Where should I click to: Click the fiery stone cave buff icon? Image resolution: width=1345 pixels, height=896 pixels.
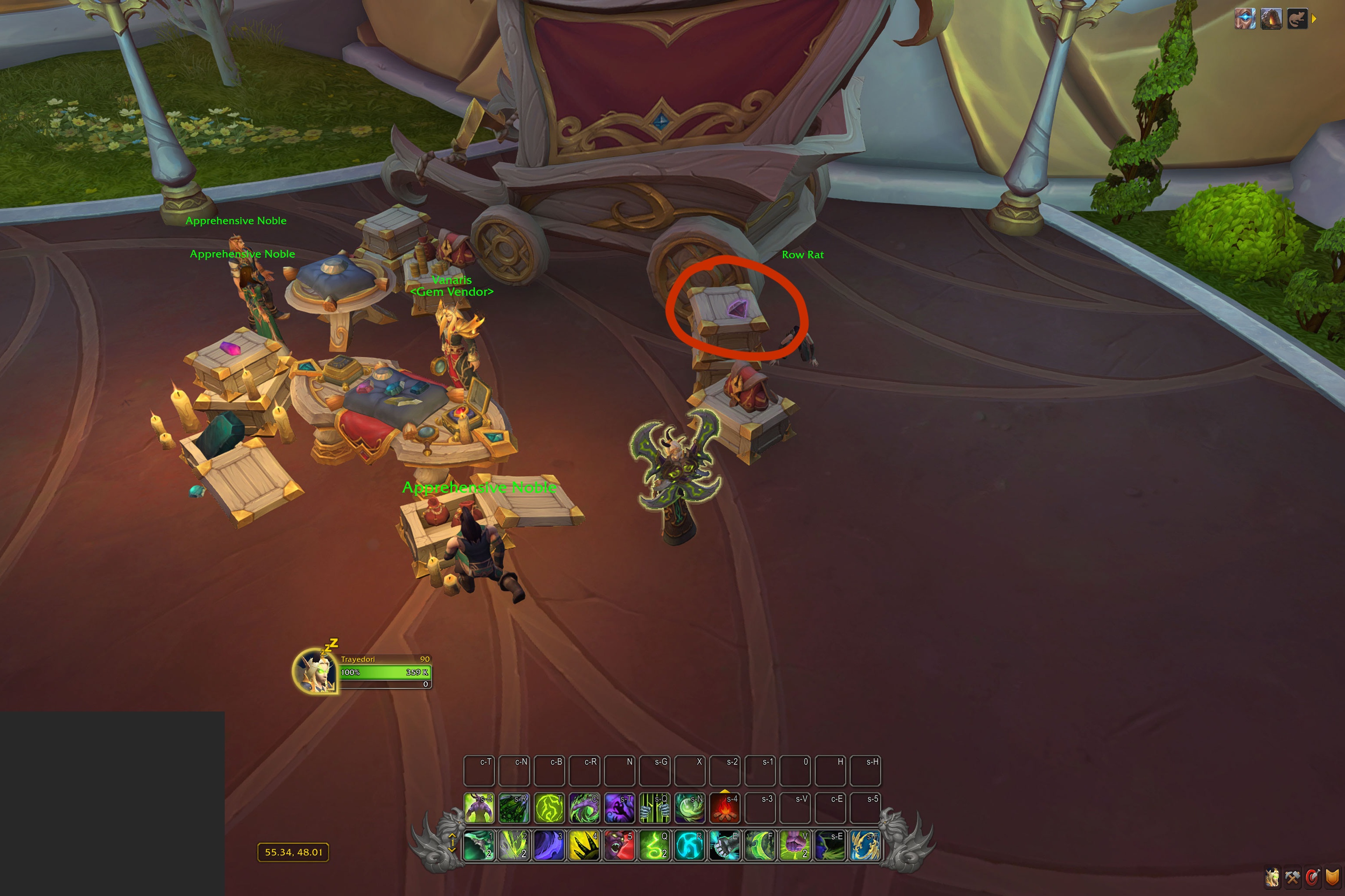click(x=1271, y=18)
